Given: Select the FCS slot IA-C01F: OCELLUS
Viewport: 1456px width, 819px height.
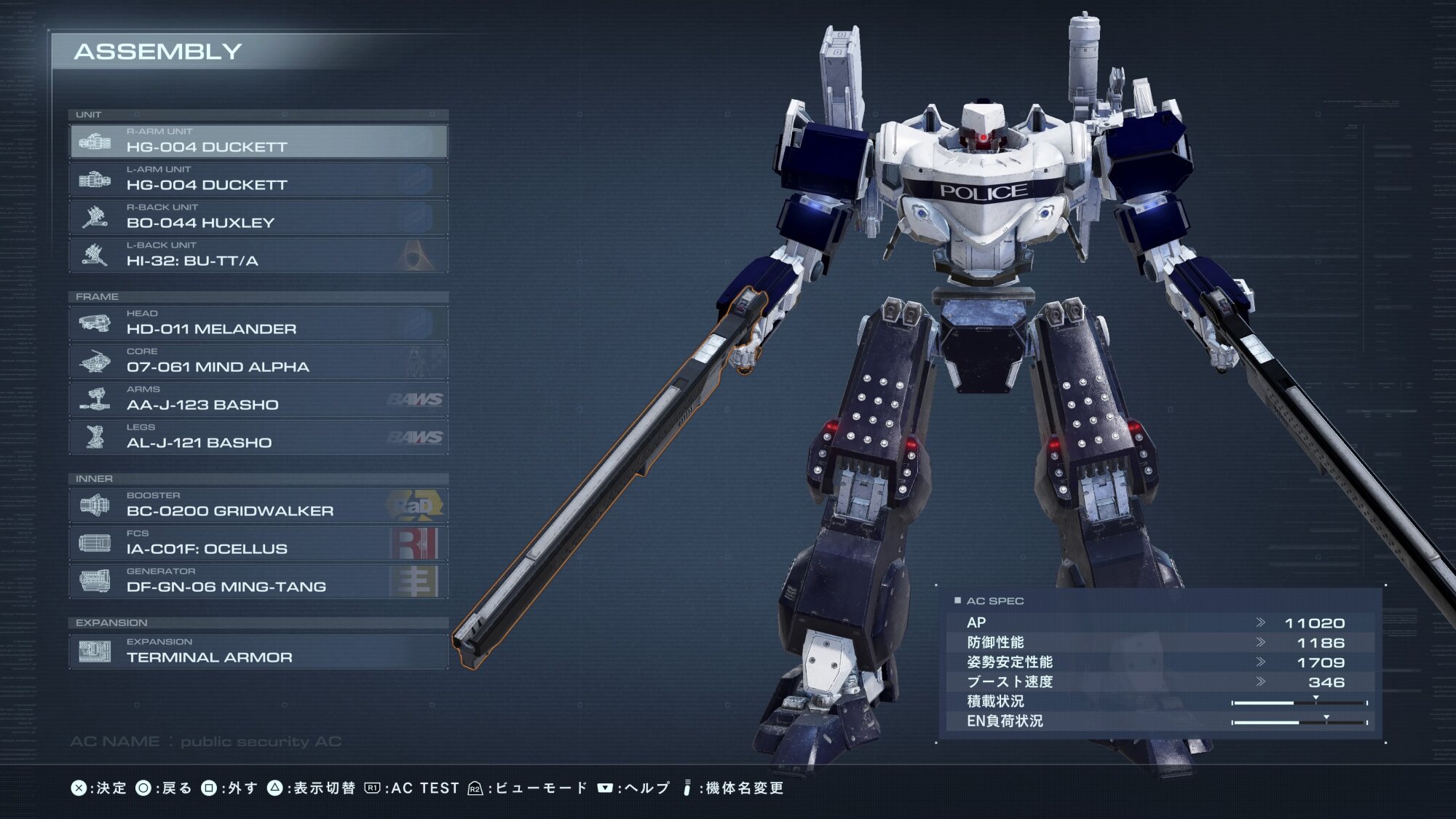Looking at the screenshot, I should 258,543.
